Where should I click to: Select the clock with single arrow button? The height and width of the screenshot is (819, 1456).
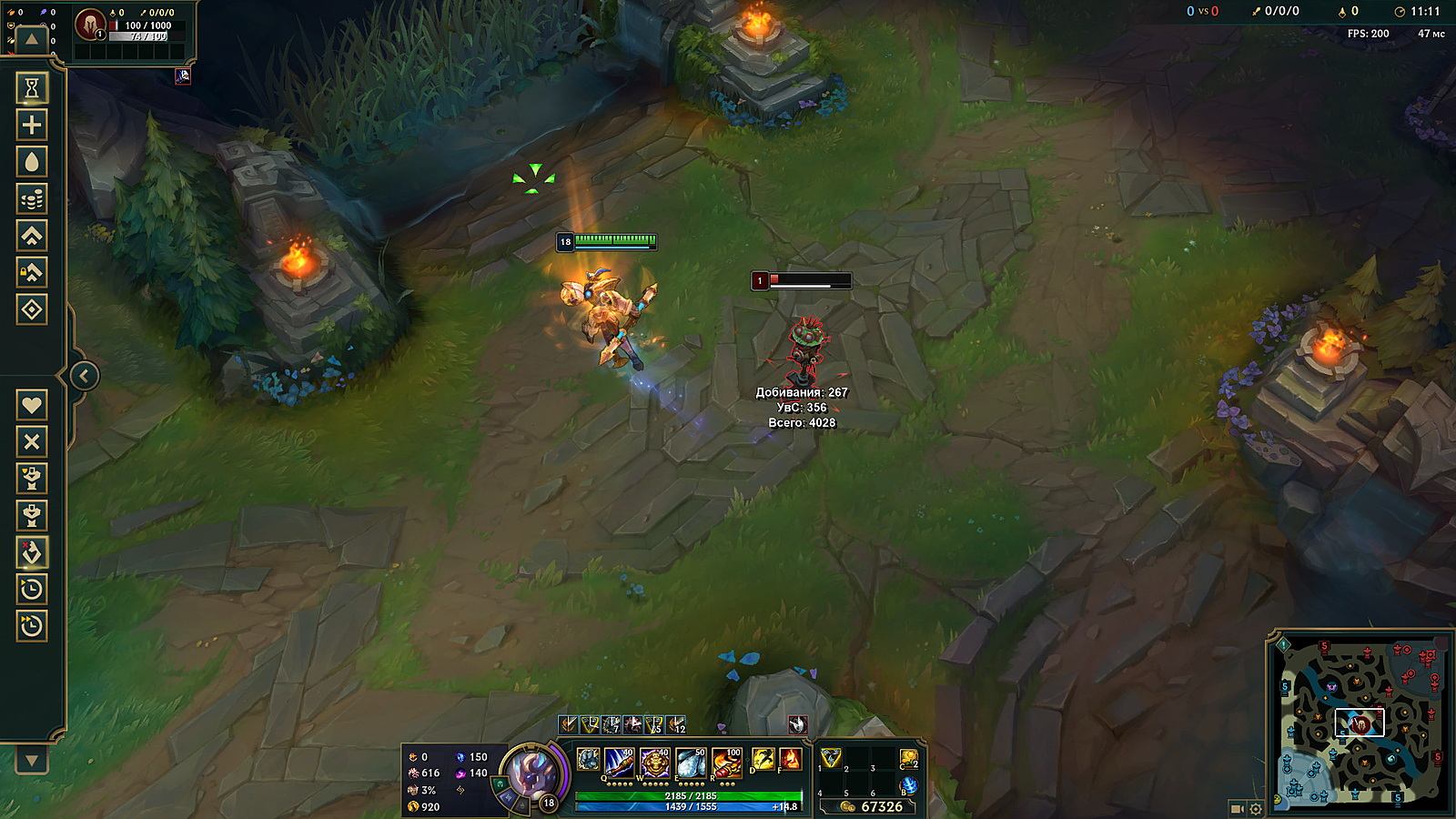[x=32, y=589]
